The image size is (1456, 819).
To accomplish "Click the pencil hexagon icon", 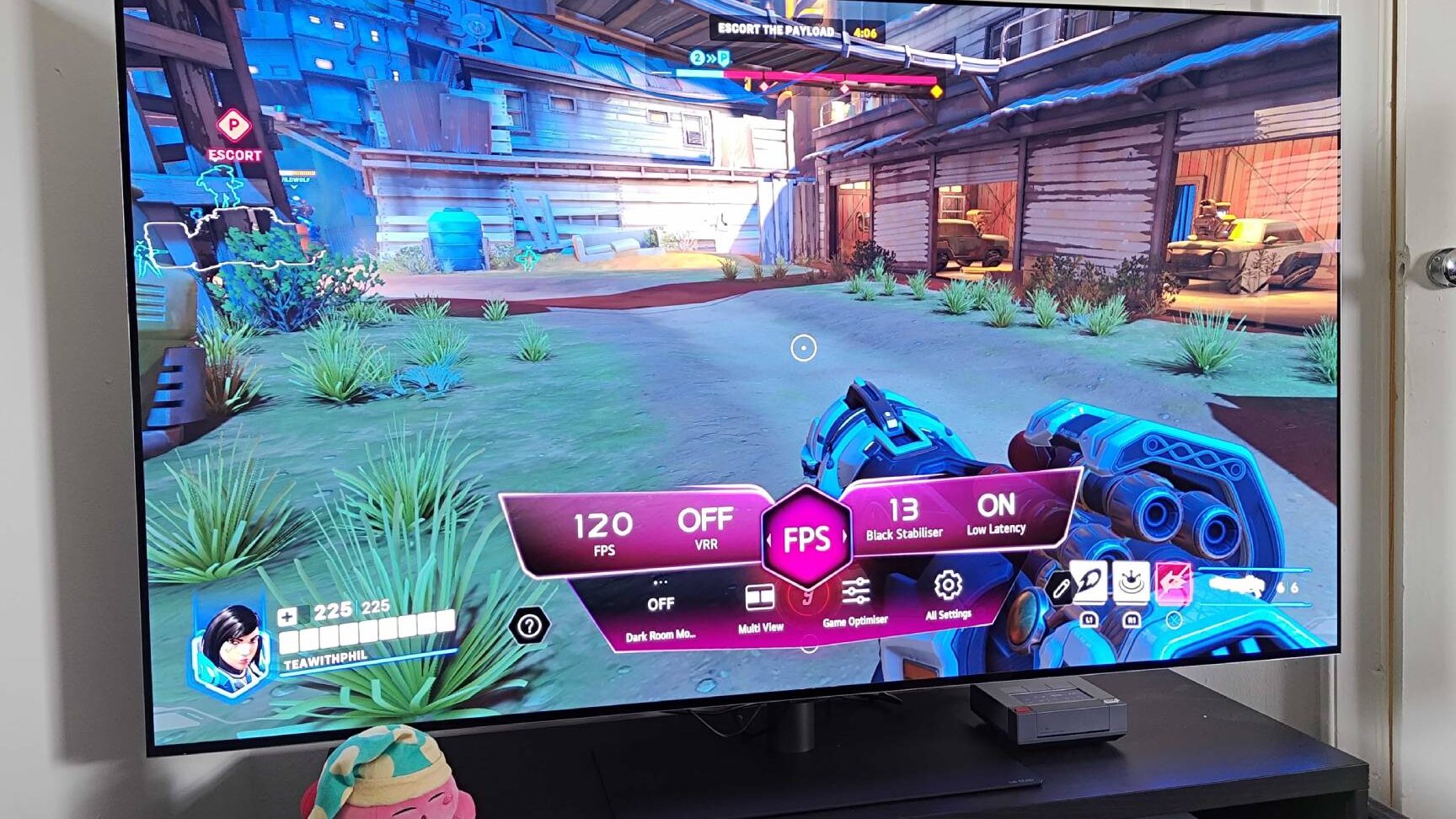I will [1060, 588].
